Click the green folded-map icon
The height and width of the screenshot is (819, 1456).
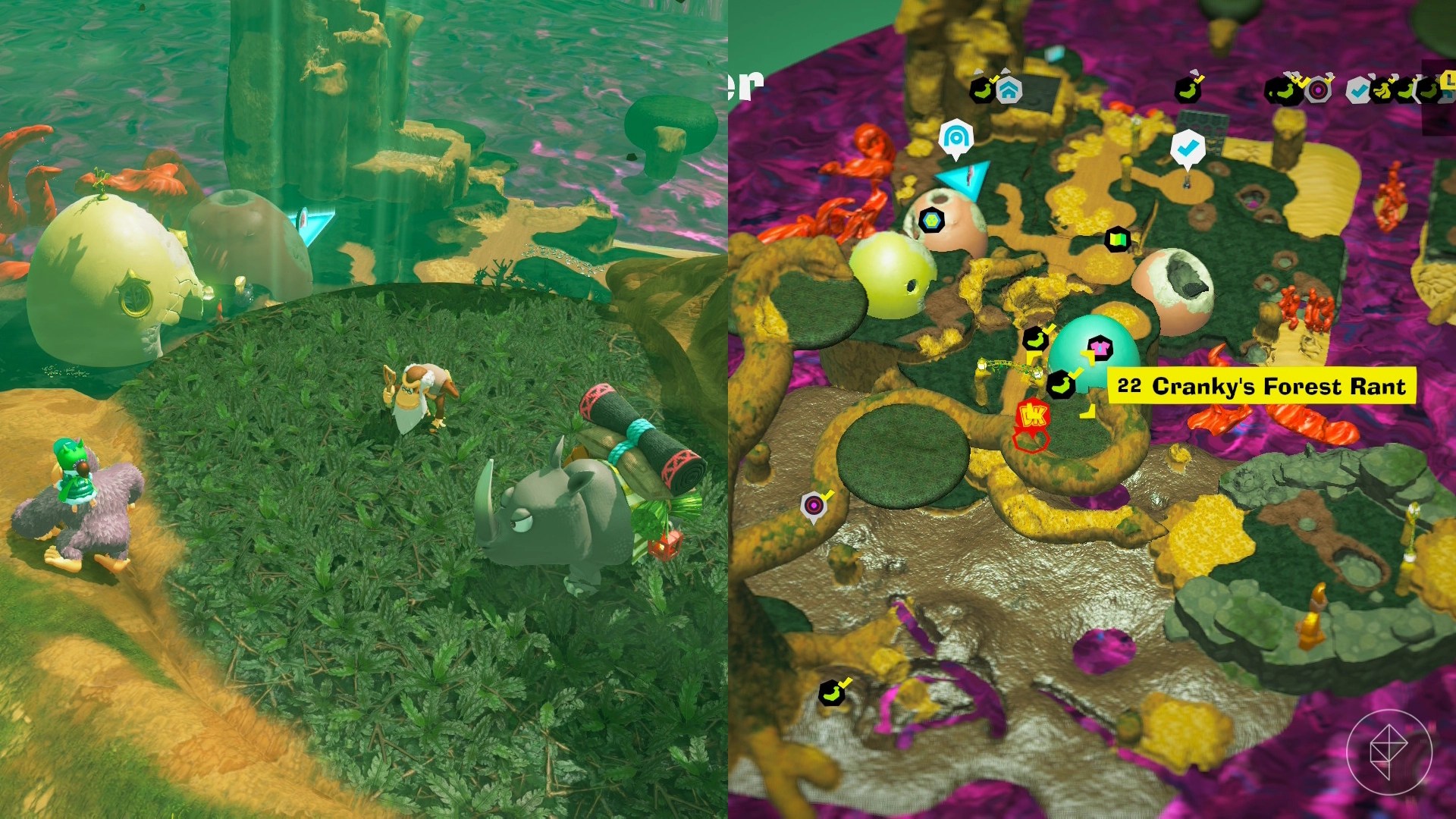pyautogui.click(x=1117, y=240)
